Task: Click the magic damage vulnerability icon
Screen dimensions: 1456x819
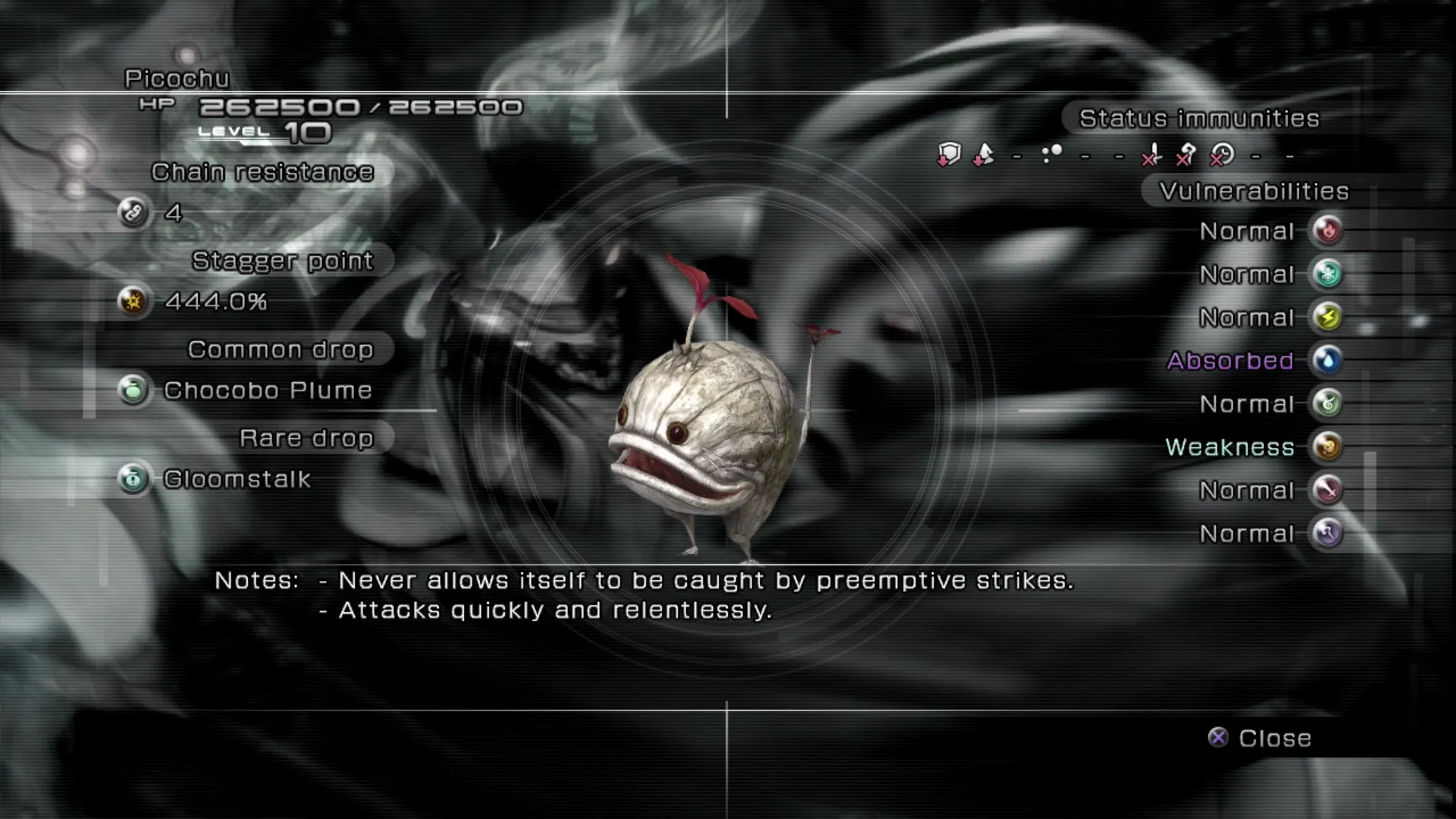Action: 1327,533
